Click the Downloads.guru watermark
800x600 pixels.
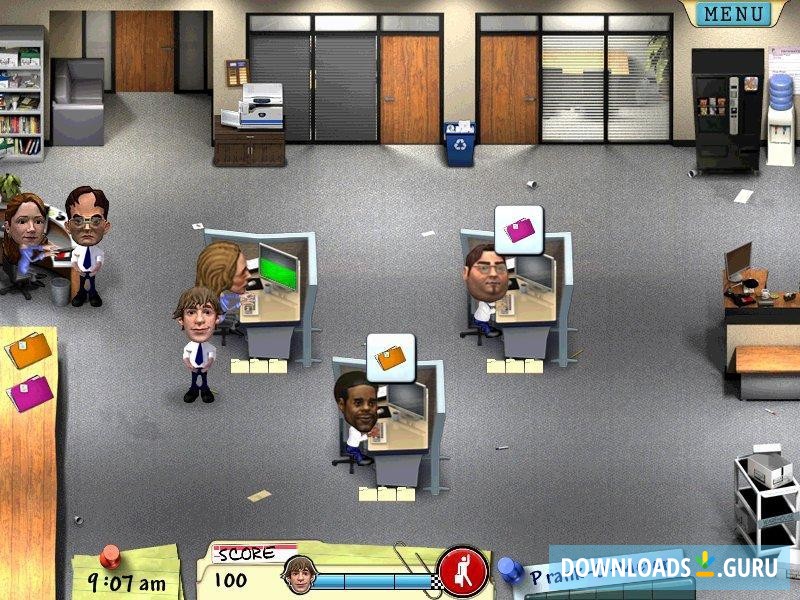pos(668,568)
